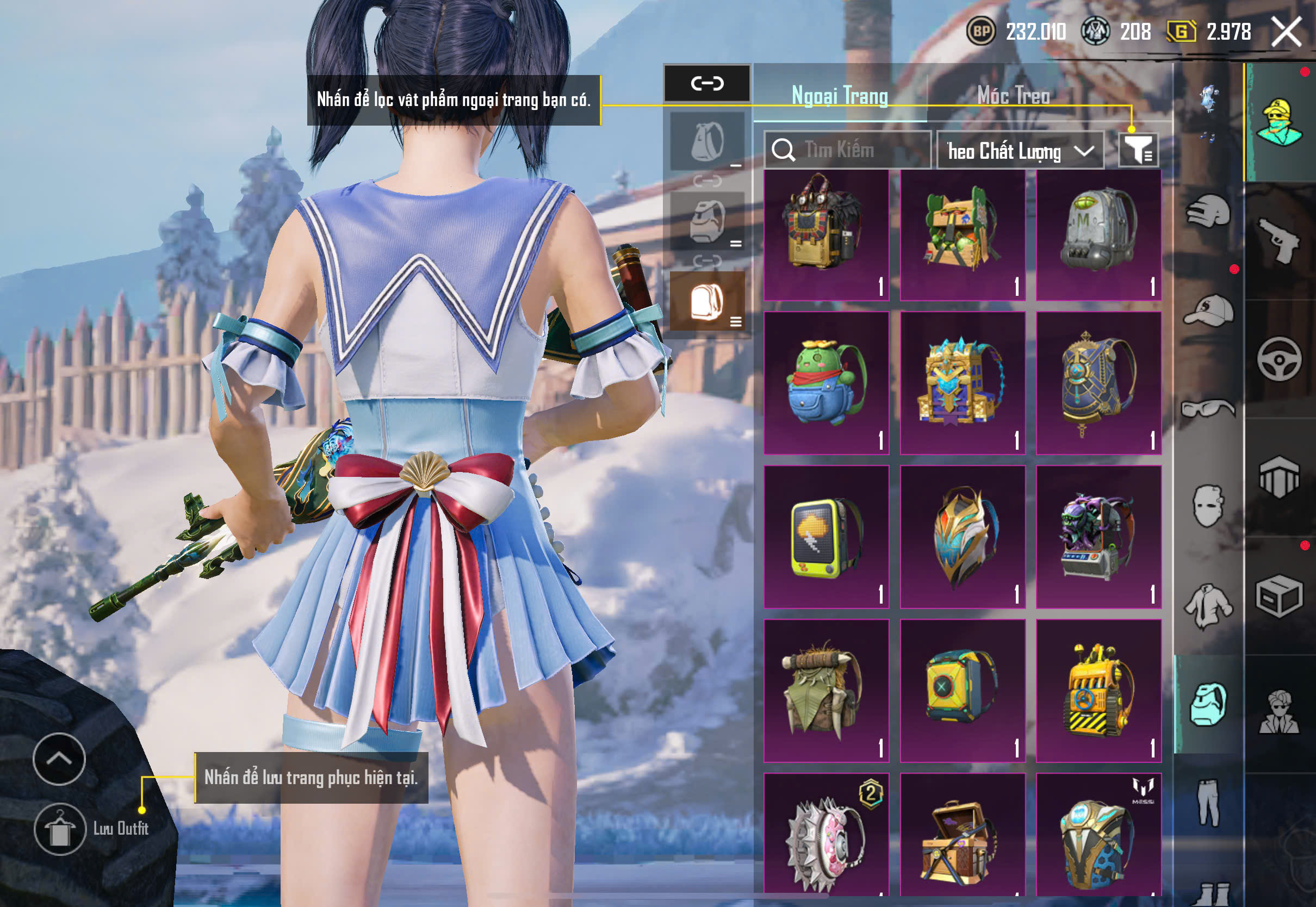The image size is (1316, 907).
Task: Open the helmet category
Action: (x=1208, y=212)
